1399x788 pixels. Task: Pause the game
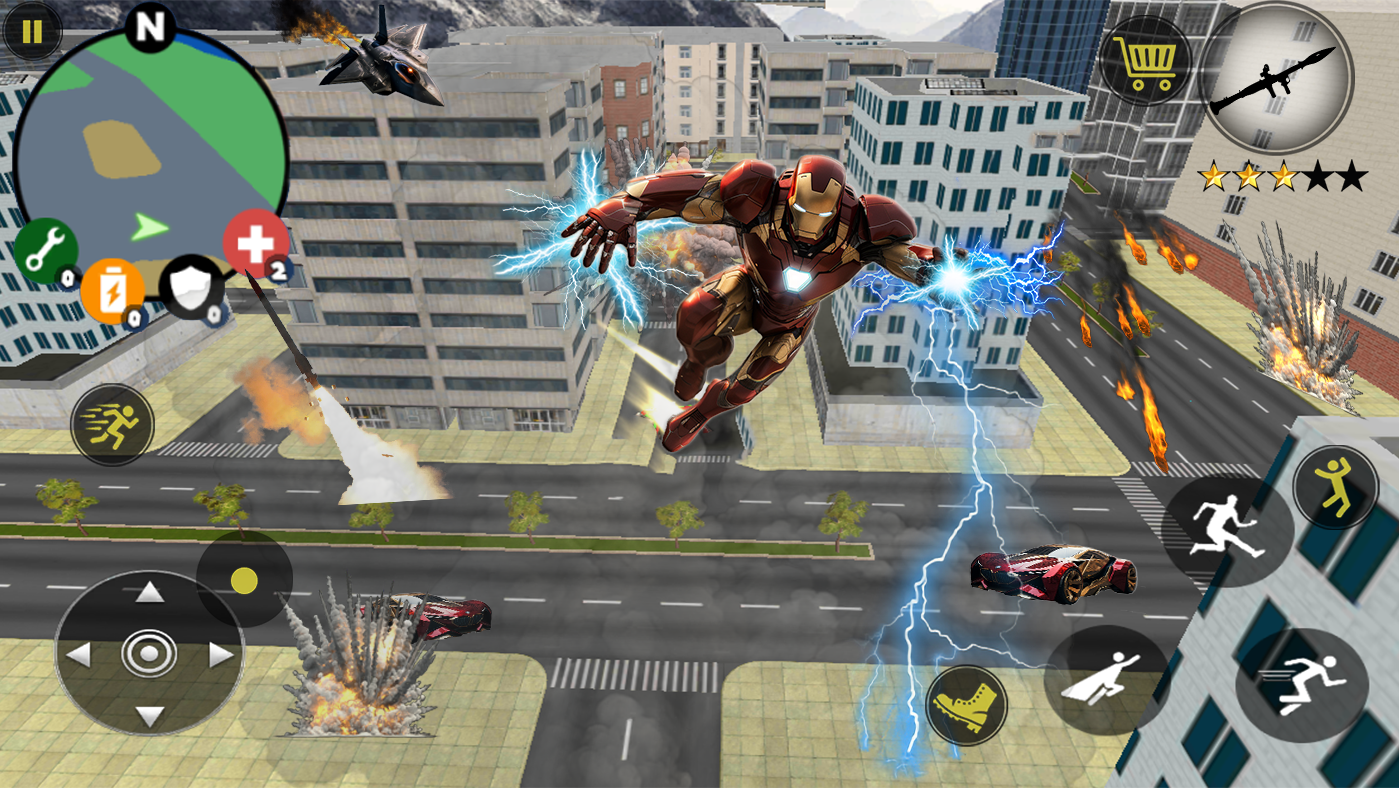[33, 33]
